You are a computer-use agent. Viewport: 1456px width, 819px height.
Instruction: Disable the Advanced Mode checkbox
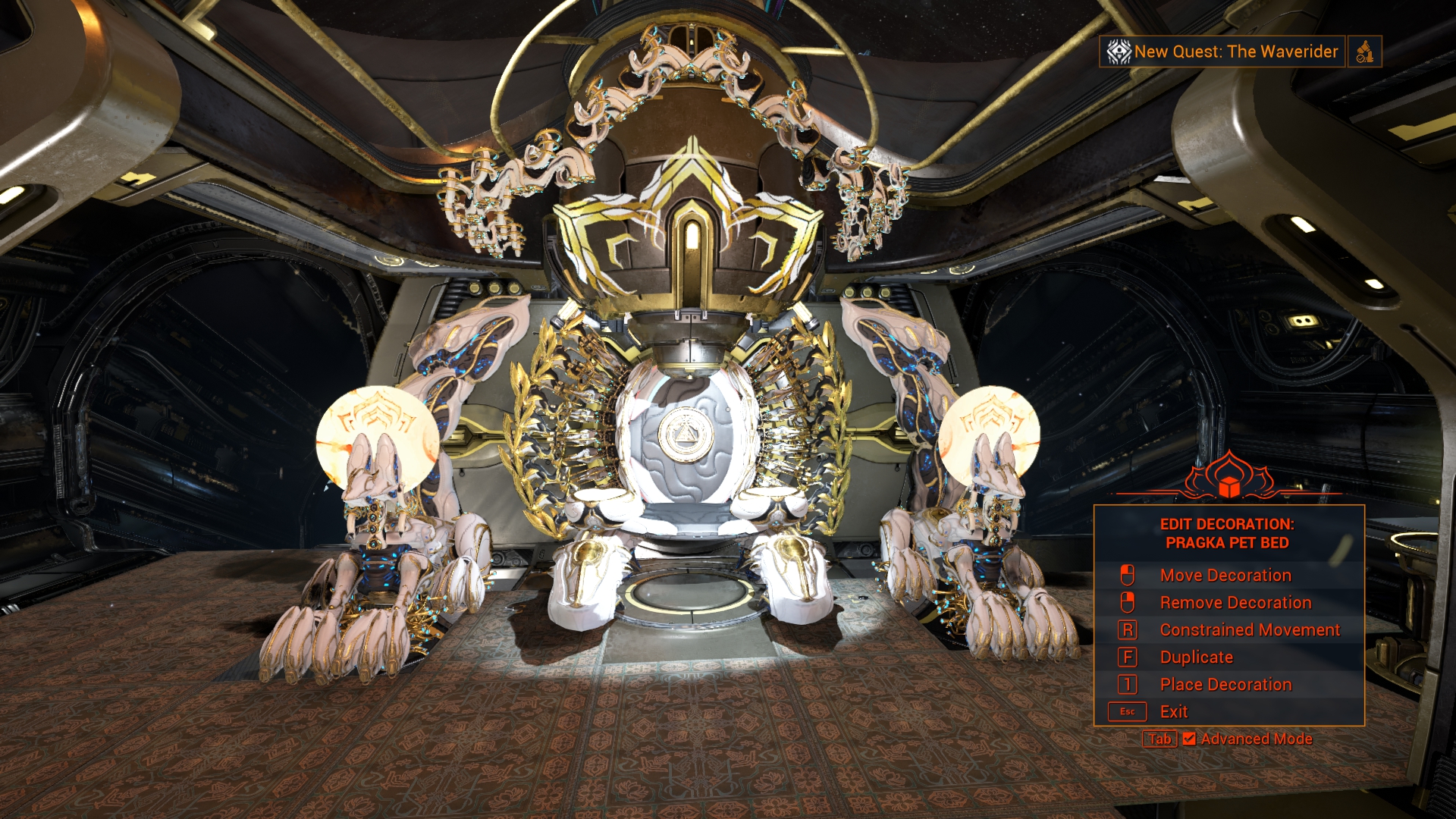click(1188, 739)
